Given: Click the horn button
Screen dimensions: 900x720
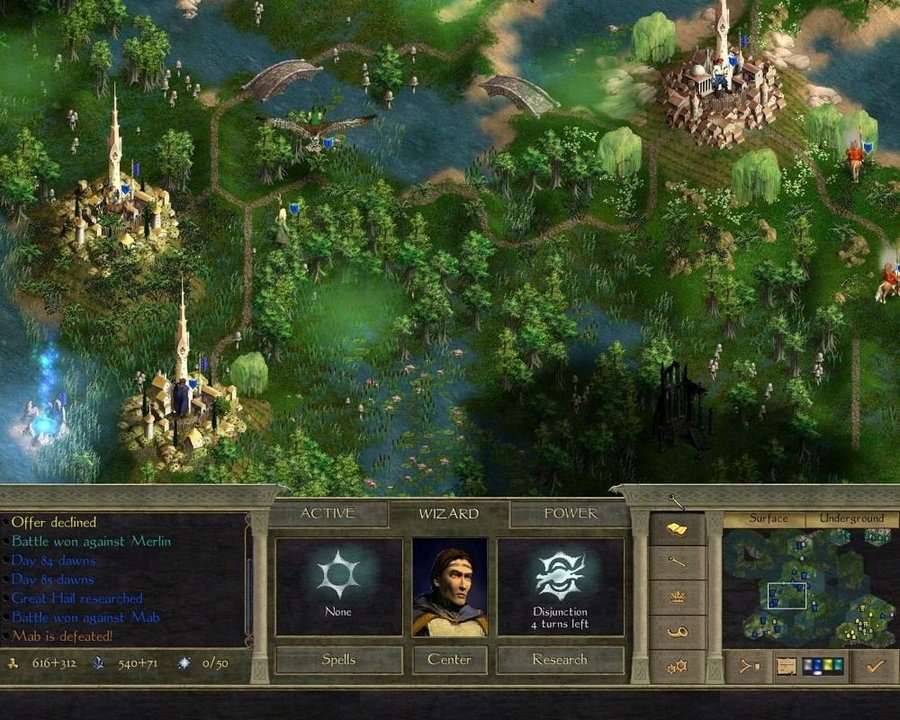Looking at the screenshot, I should click(x=677, y=632).
